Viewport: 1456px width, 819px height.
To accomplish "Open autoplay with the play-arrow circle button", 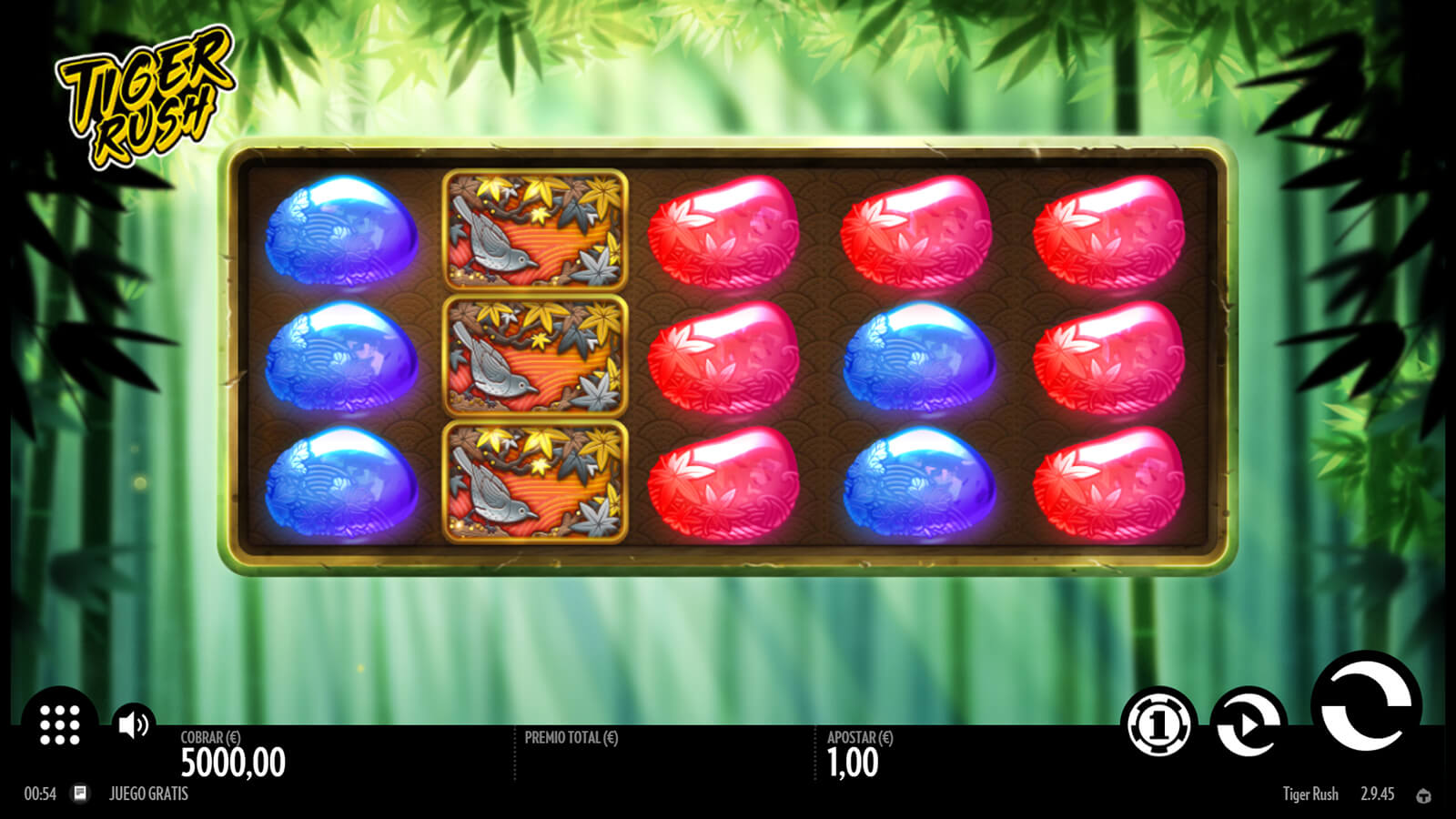I will pos(1249,723).
